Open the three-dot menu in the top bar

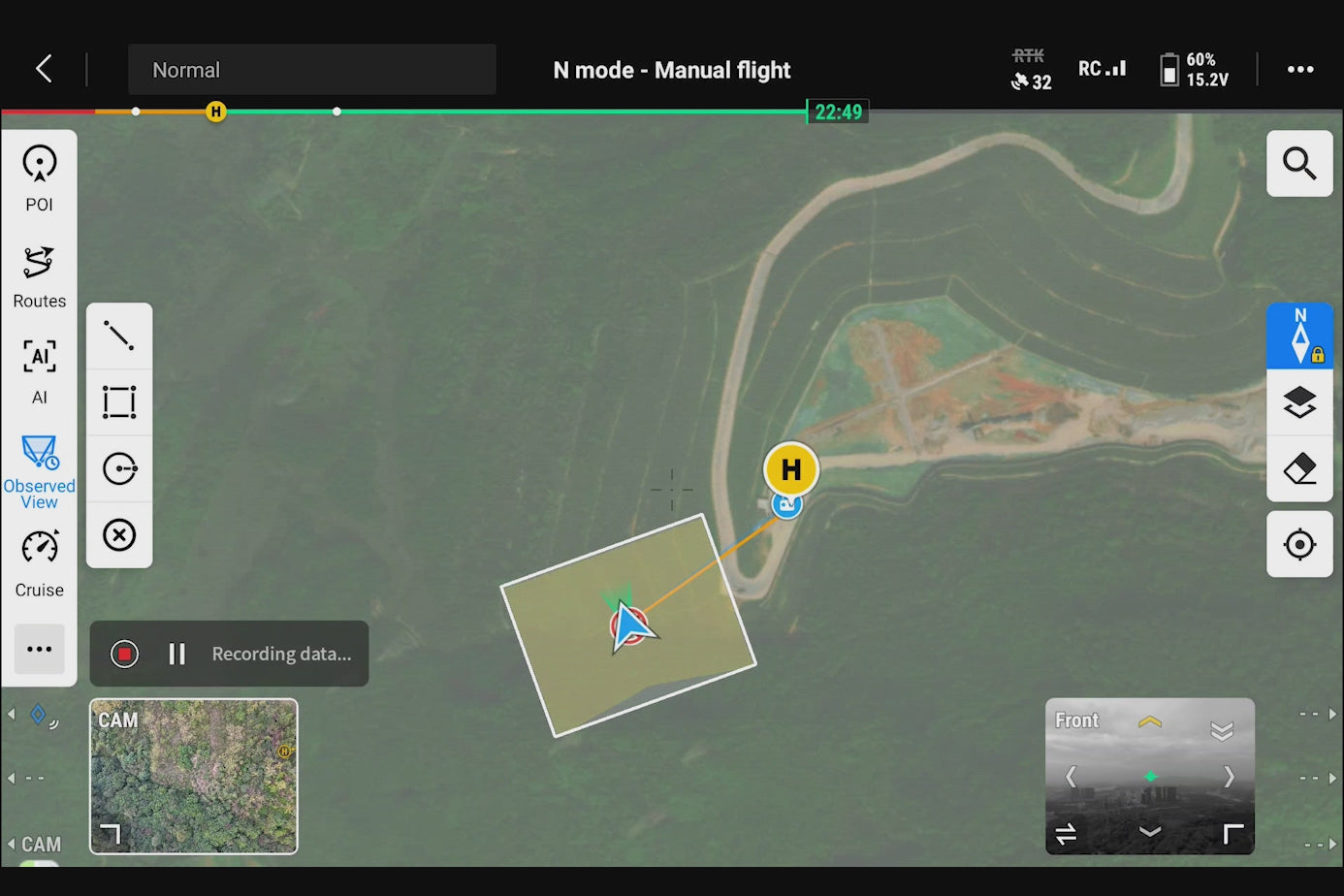tap(1299, 69)
